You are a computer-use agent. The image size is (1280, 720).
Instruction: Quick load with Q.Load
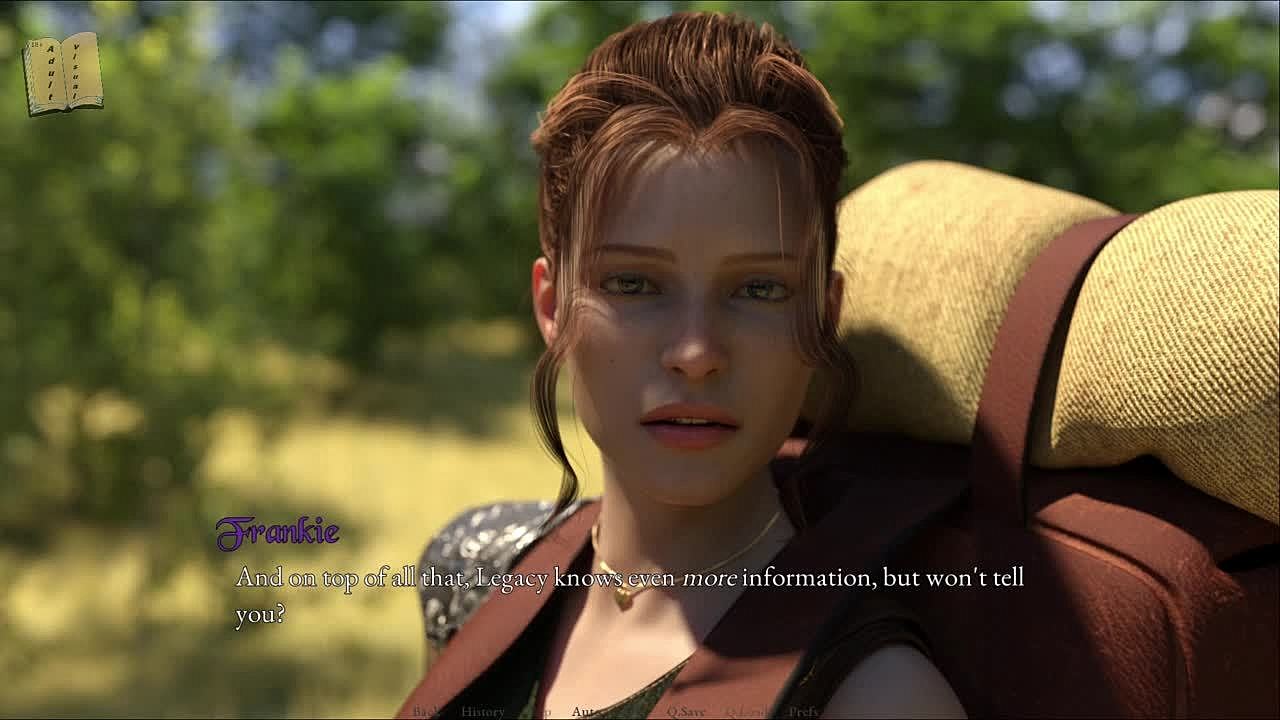point(746,712)
